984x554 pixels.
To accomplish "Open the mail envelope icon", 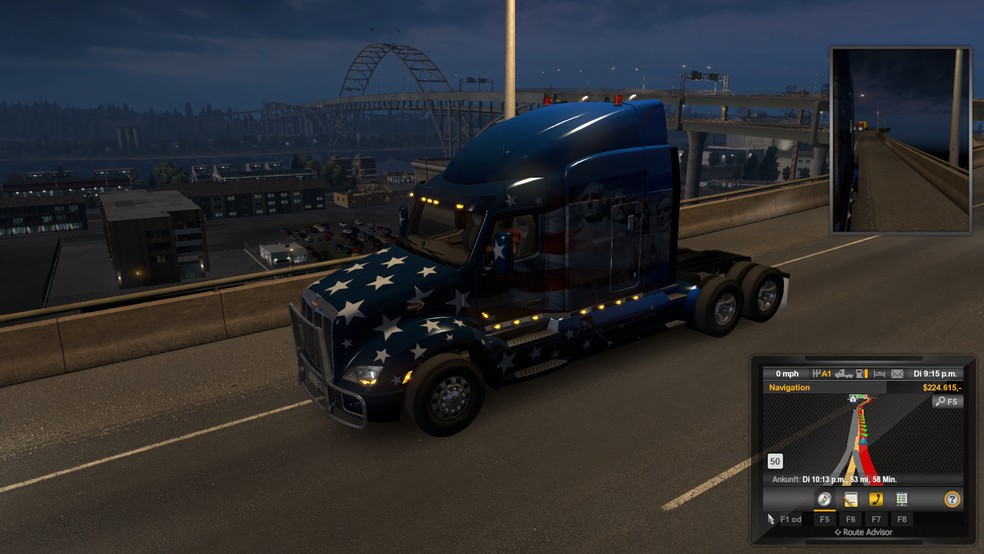I will 897,373.
